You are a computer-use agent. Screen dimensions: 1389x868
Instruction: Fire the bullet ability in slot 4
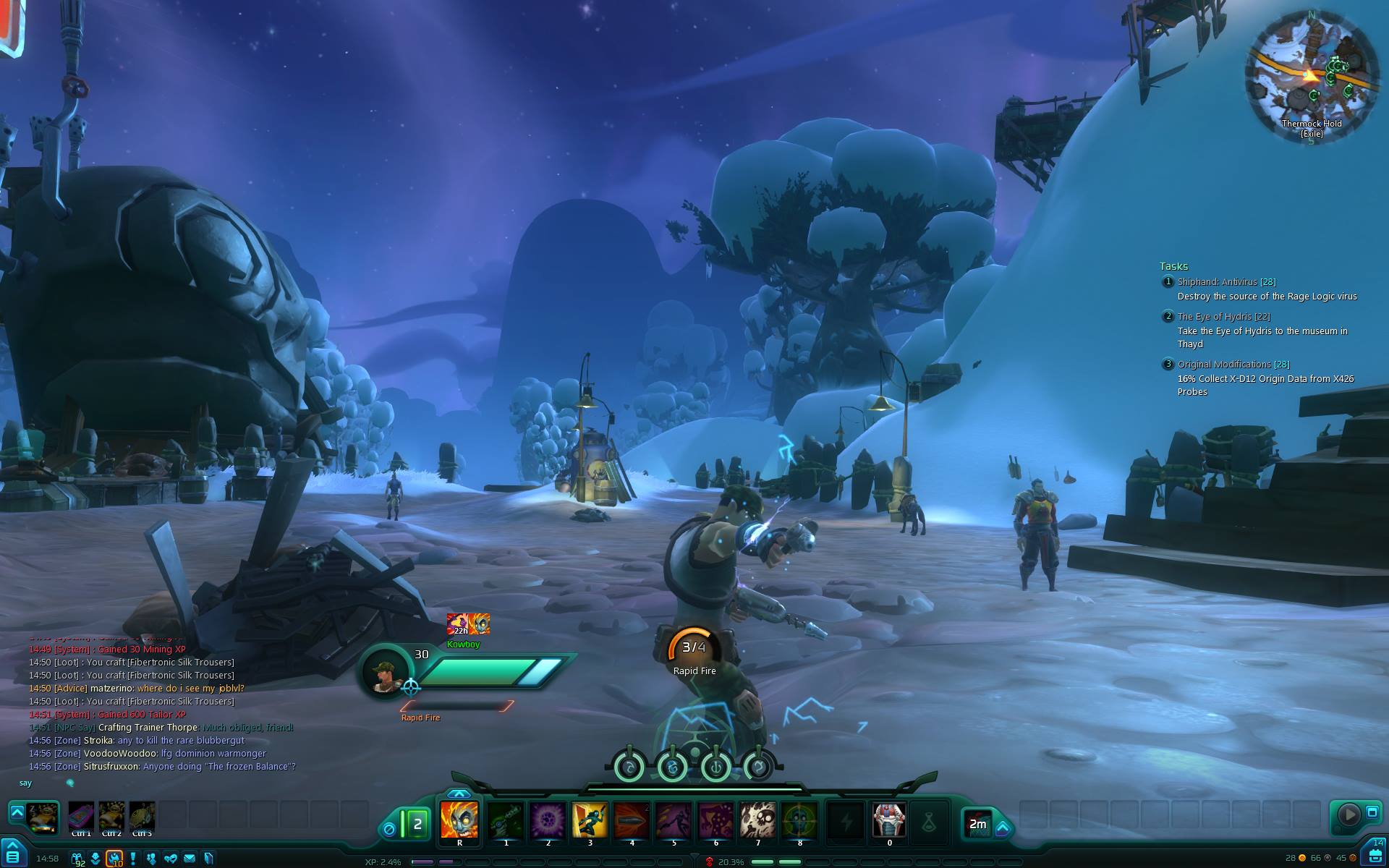point(632,820)
